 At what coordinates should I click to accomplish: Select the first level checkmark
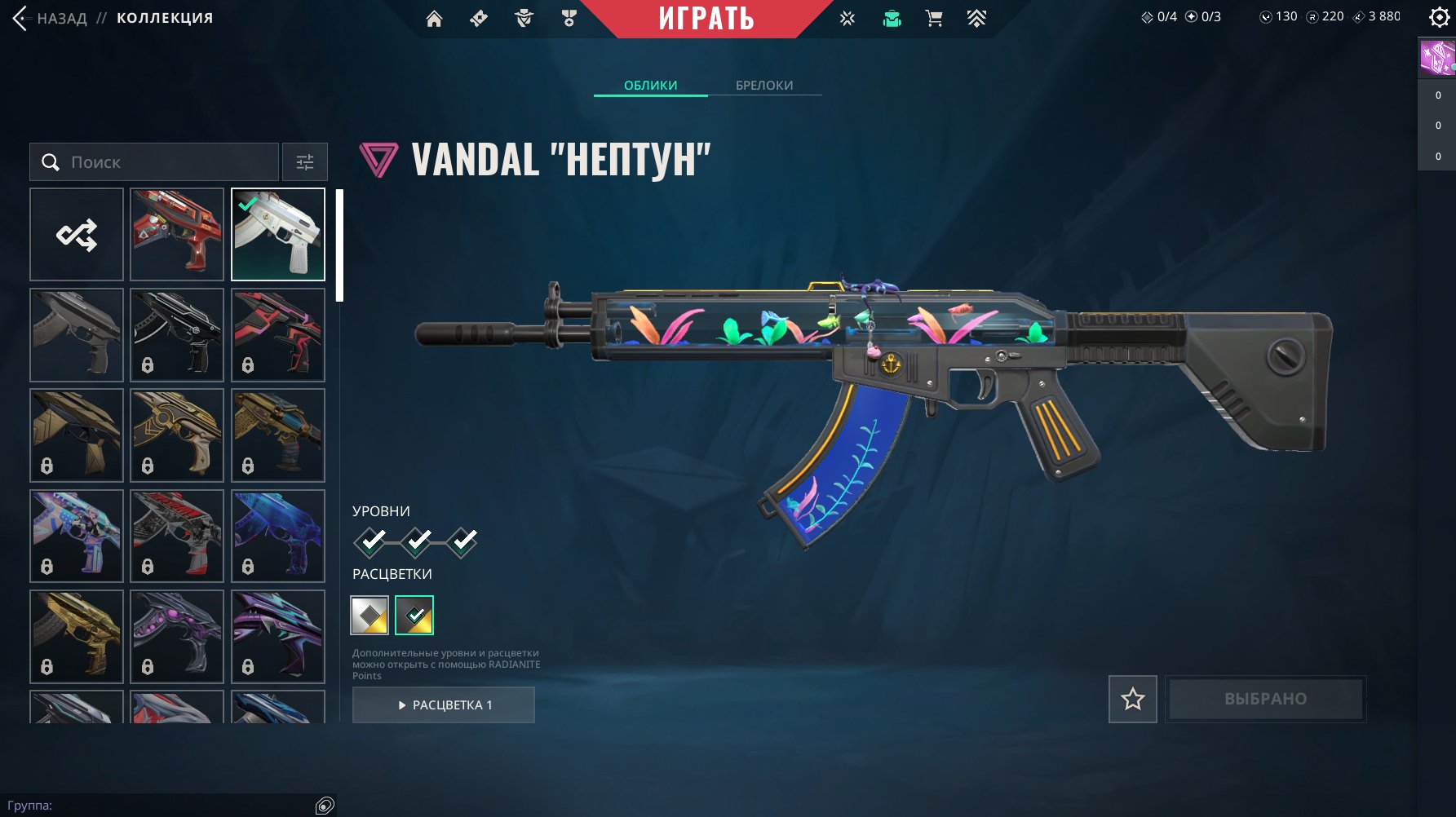click(x=370, y=541)
